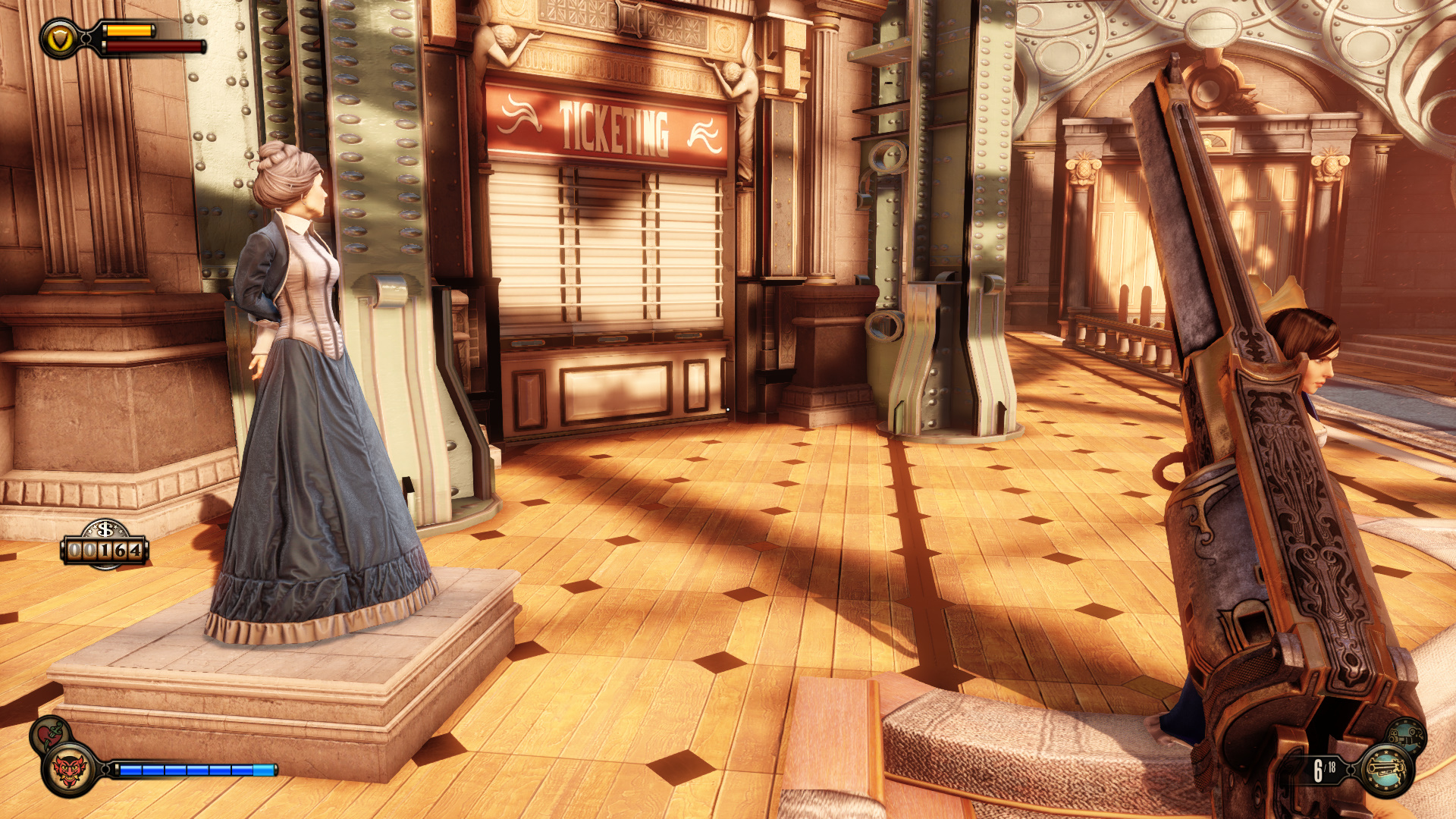Select the Devil's Kiss vigor icon
The width and height of the screenshot is (1456, 819).
[68, 770]
